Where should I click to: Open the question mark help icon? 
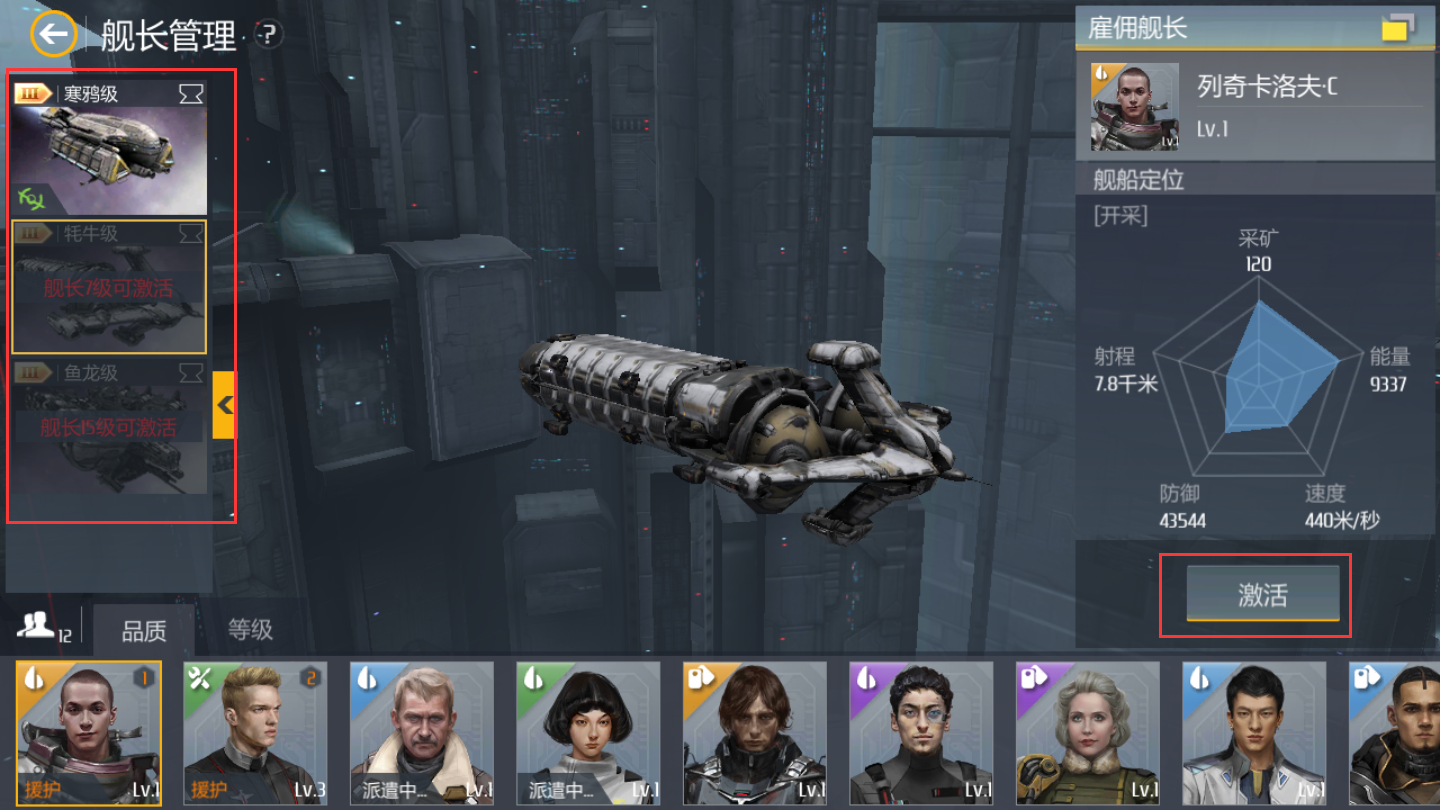(x=268, y=35)
